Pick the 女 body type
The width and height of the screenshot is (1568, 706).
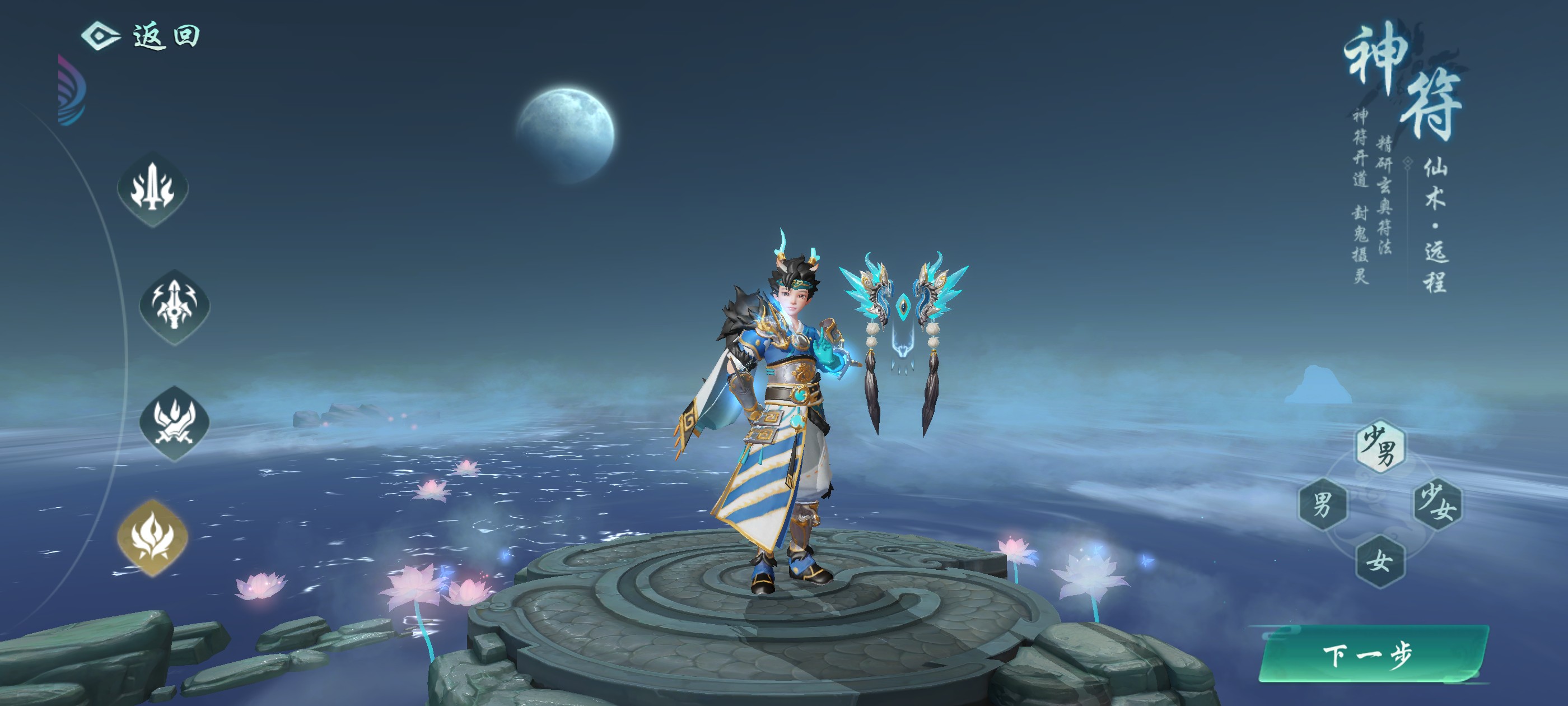1380,560
